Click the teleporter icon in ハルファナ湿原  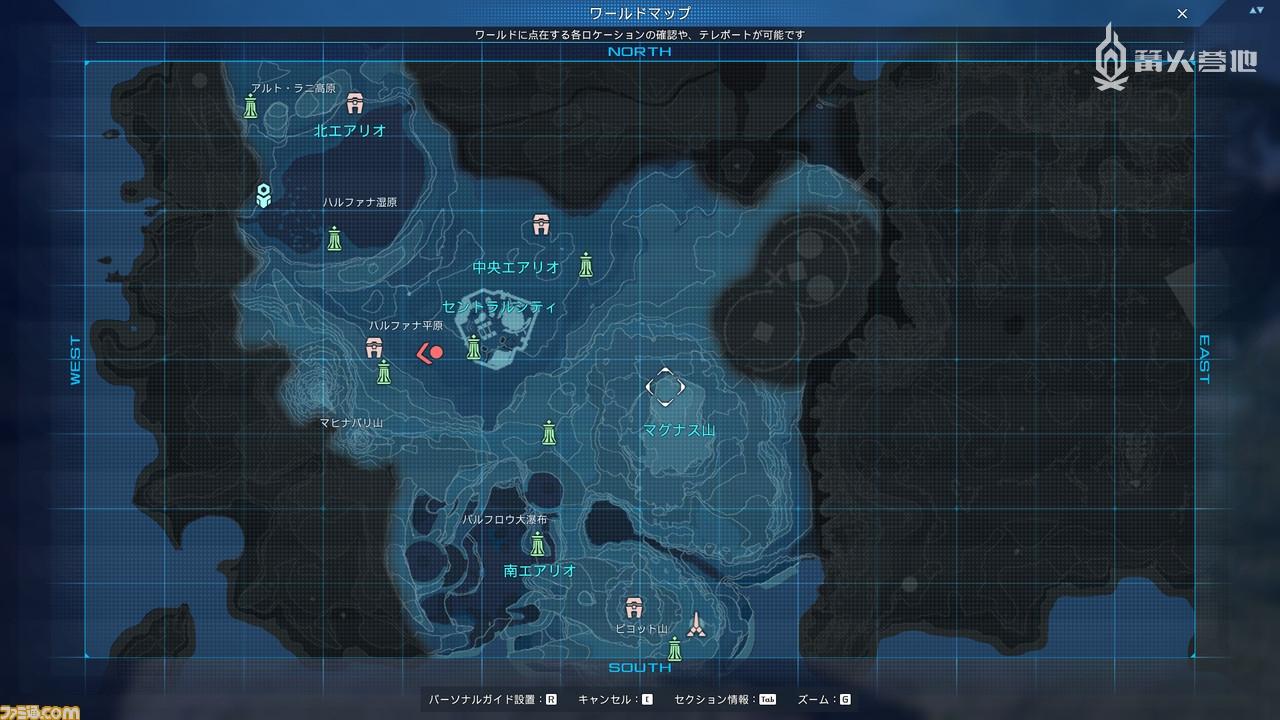(x=334, y=240)
